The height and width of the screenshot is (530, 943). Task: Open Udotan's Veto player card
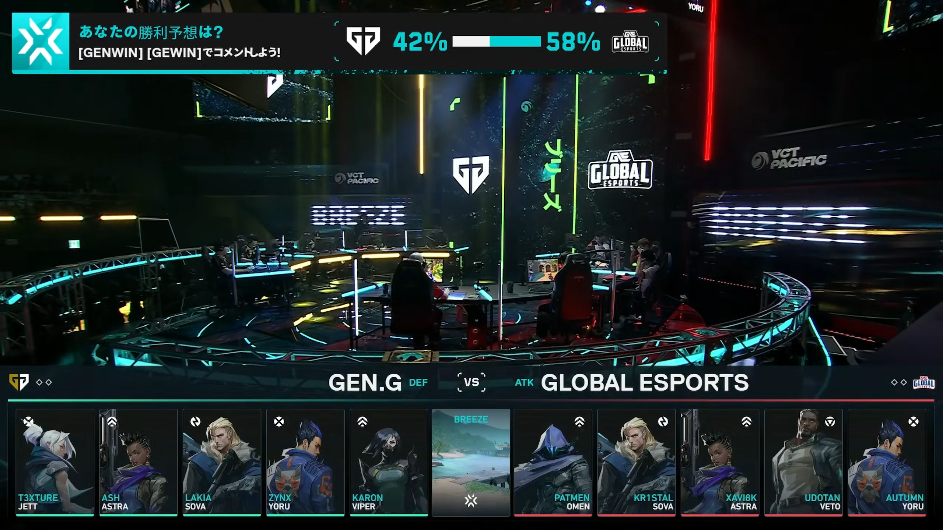(804, 462)
